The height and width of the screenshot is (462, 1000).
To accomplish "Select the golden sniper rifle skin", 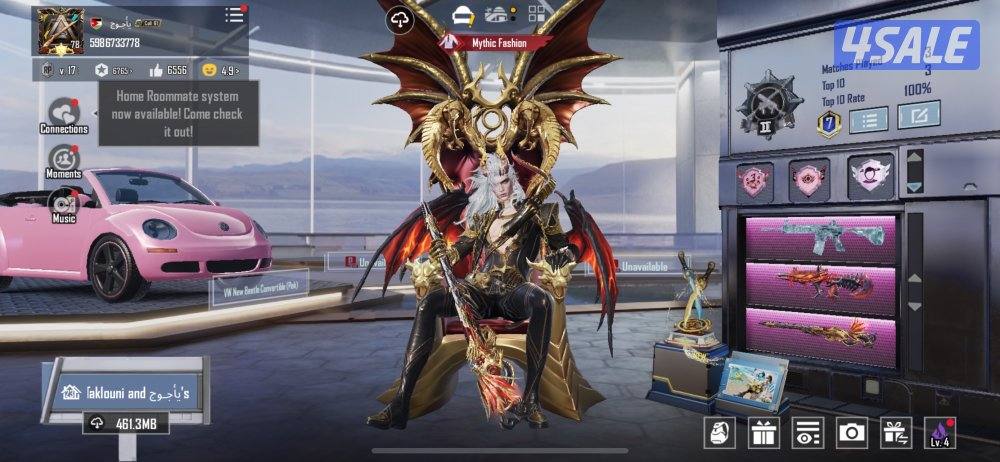I will pos(821,332).
